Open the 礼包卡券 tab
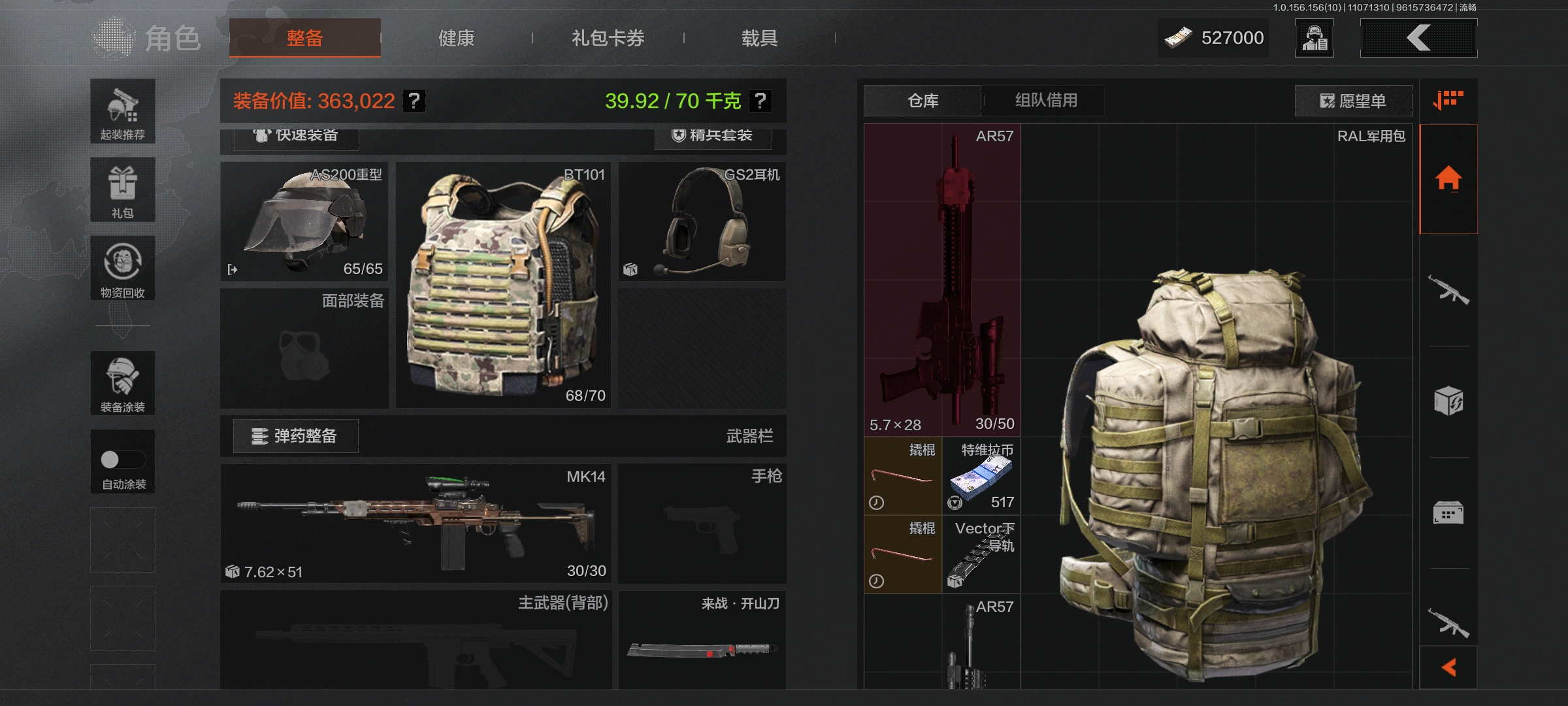The height and width of the screenshot is (706, 1568). click(x=608, y=39)
